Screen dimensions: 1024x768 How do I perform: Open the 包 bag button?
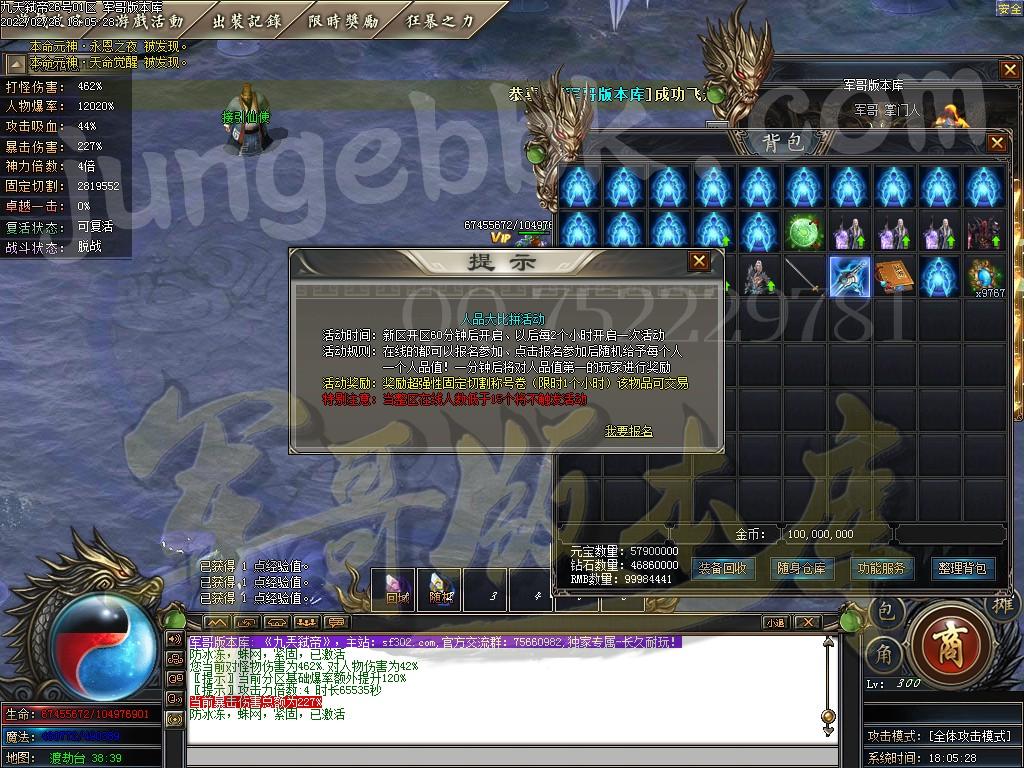click(886, 609)
